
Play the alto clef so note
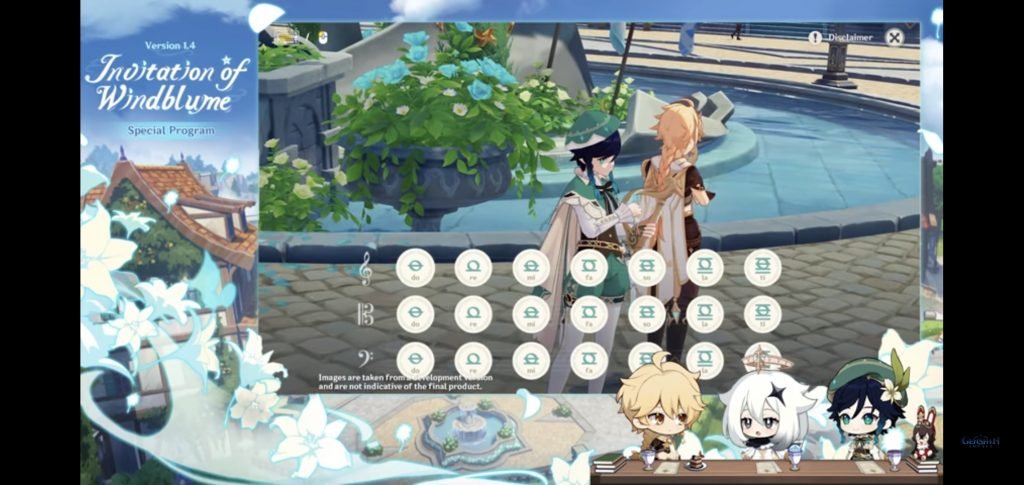pos(647,314)
